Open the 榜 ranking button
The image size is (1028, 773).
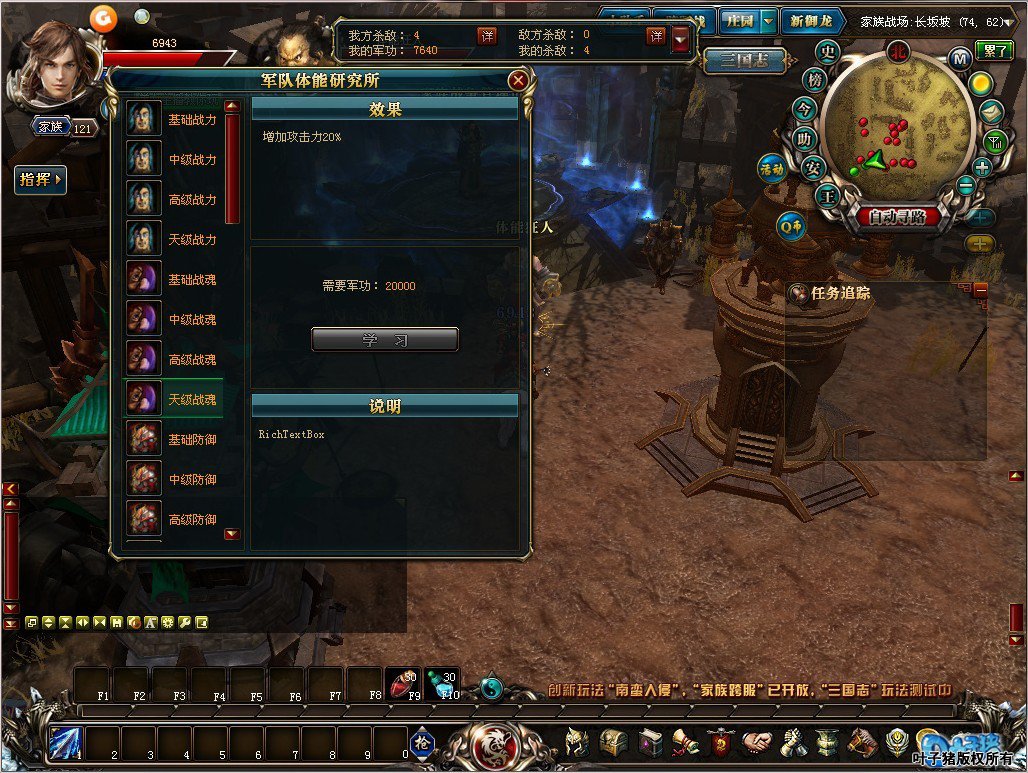tap(816, 79)
